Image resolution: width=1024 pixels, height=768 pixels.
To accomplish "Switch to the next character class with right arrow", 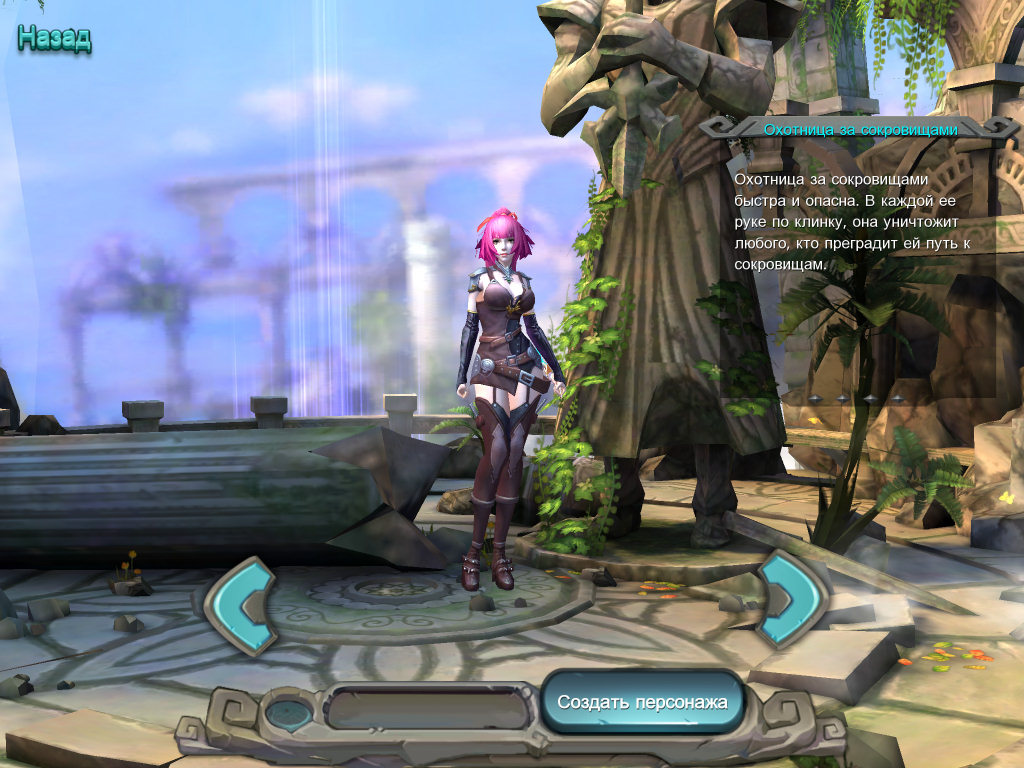I will (789, 598).
